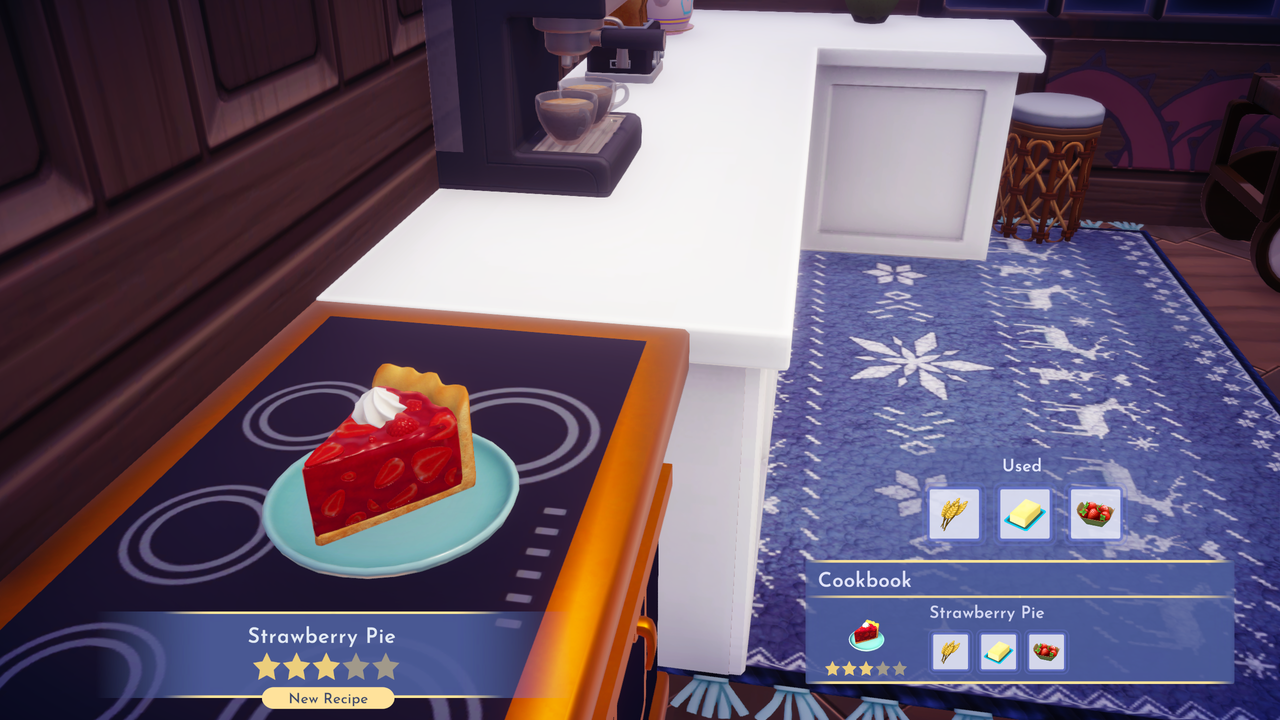This screenshot has height=720, width=1280.
Task: Click the three-star rating bar in the Cookbook
Action: click(866, 670)
